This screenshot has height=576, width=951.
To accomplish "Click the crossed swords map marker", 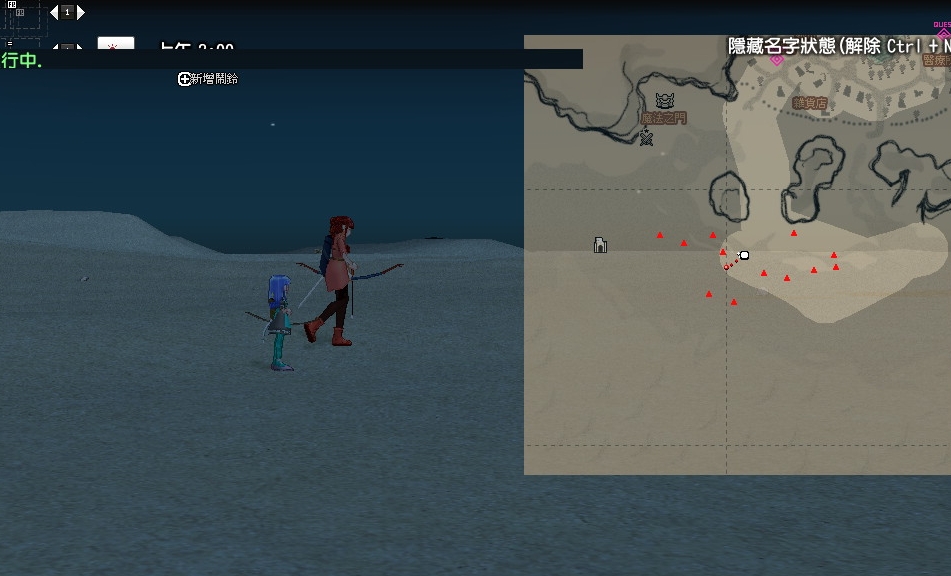I will (x=647, y=138).
